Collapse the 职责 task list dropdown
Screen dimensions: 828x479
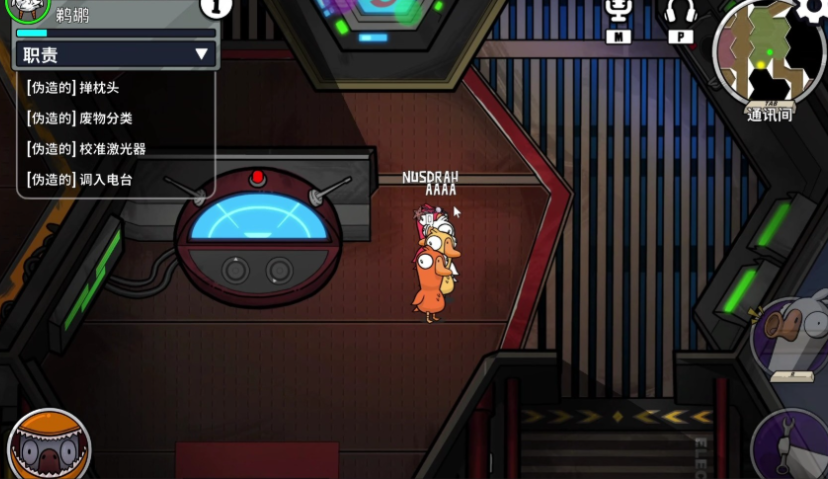[x=201, y=54]
